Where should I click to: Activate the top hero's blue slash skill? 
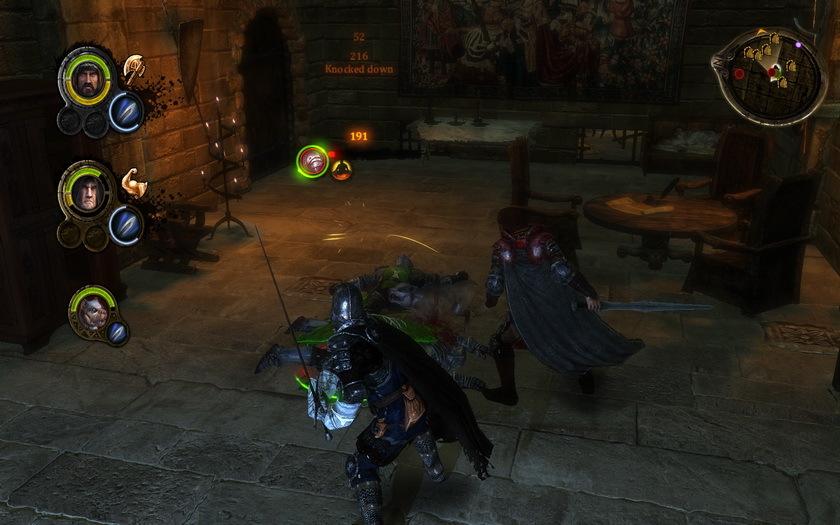[x=125, y=109]
